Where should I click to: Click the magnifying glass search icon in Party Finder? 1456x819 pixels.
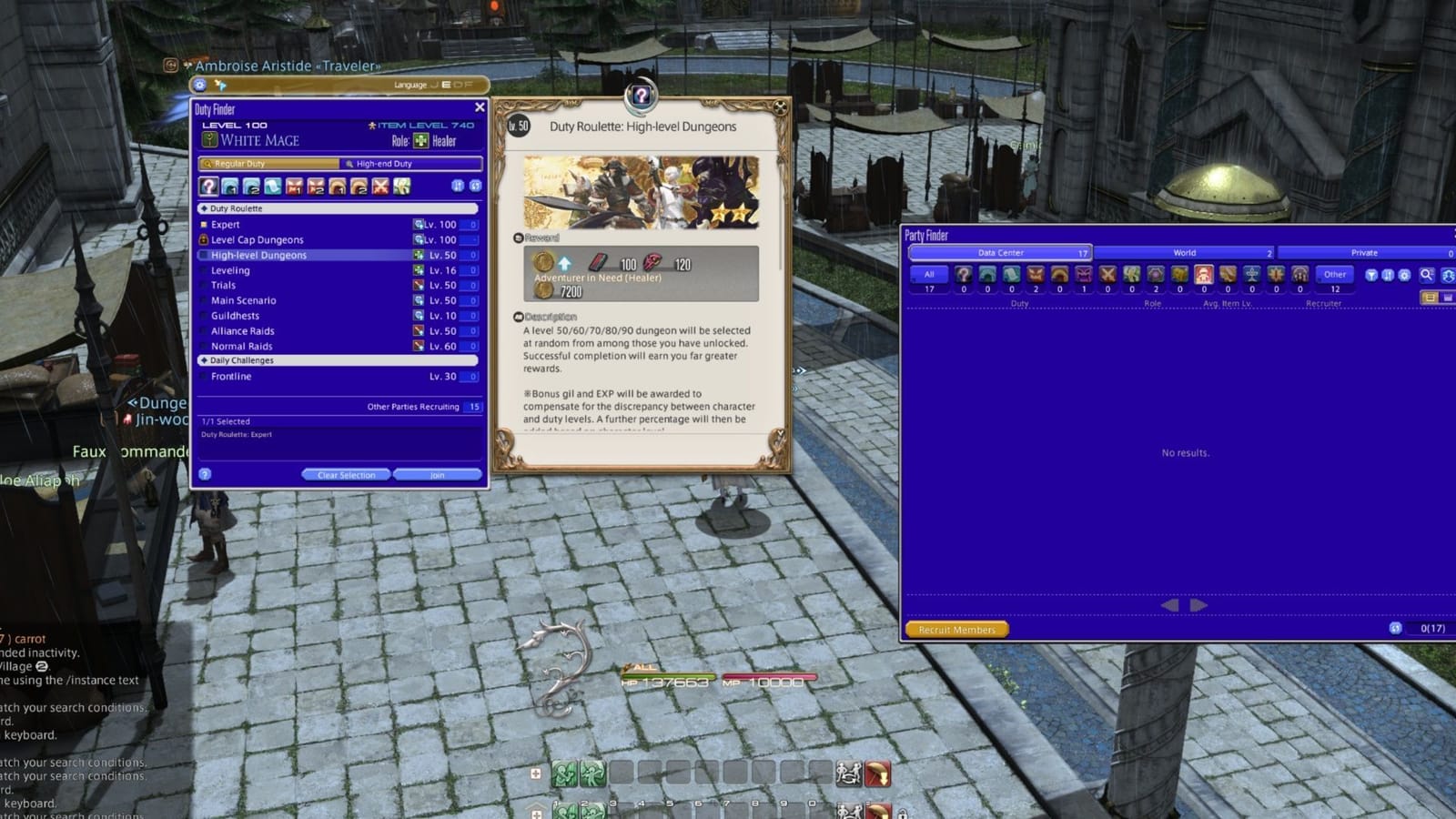pyautogui.click(x=1425, y=275)
